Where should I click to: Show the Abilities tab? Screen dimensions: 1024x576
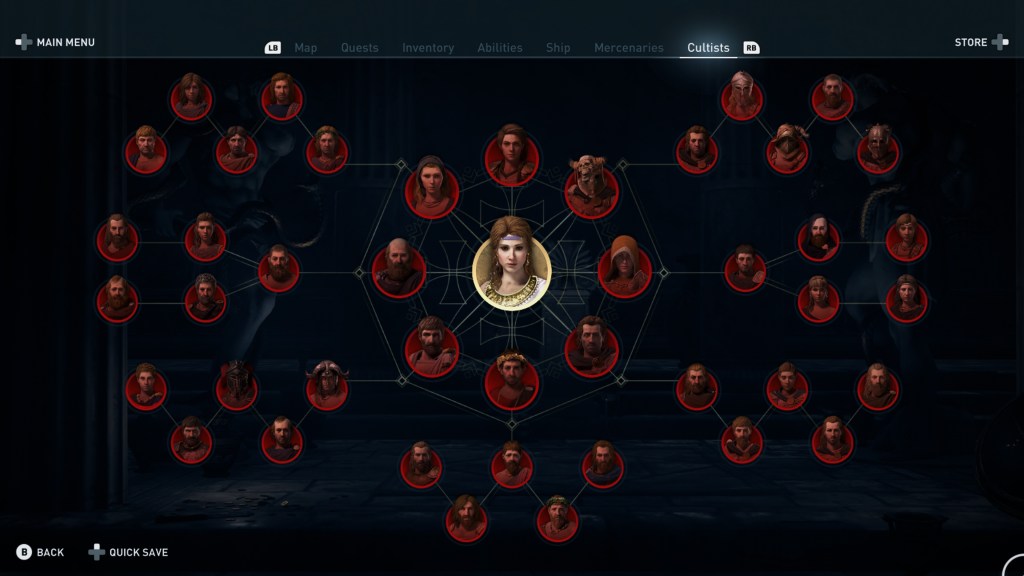[499, 48]
